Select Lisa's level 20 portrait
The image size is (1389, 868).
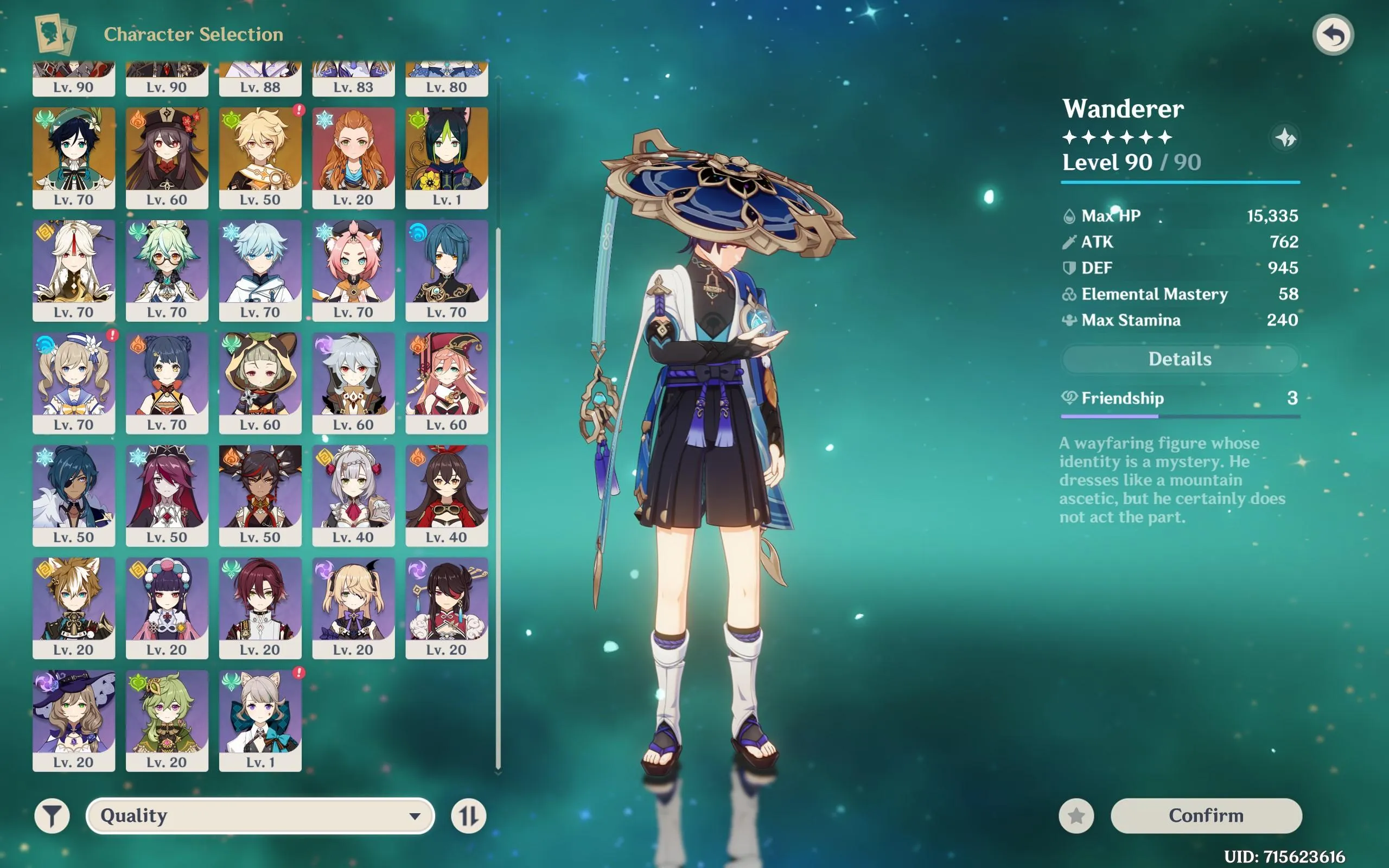74,718
